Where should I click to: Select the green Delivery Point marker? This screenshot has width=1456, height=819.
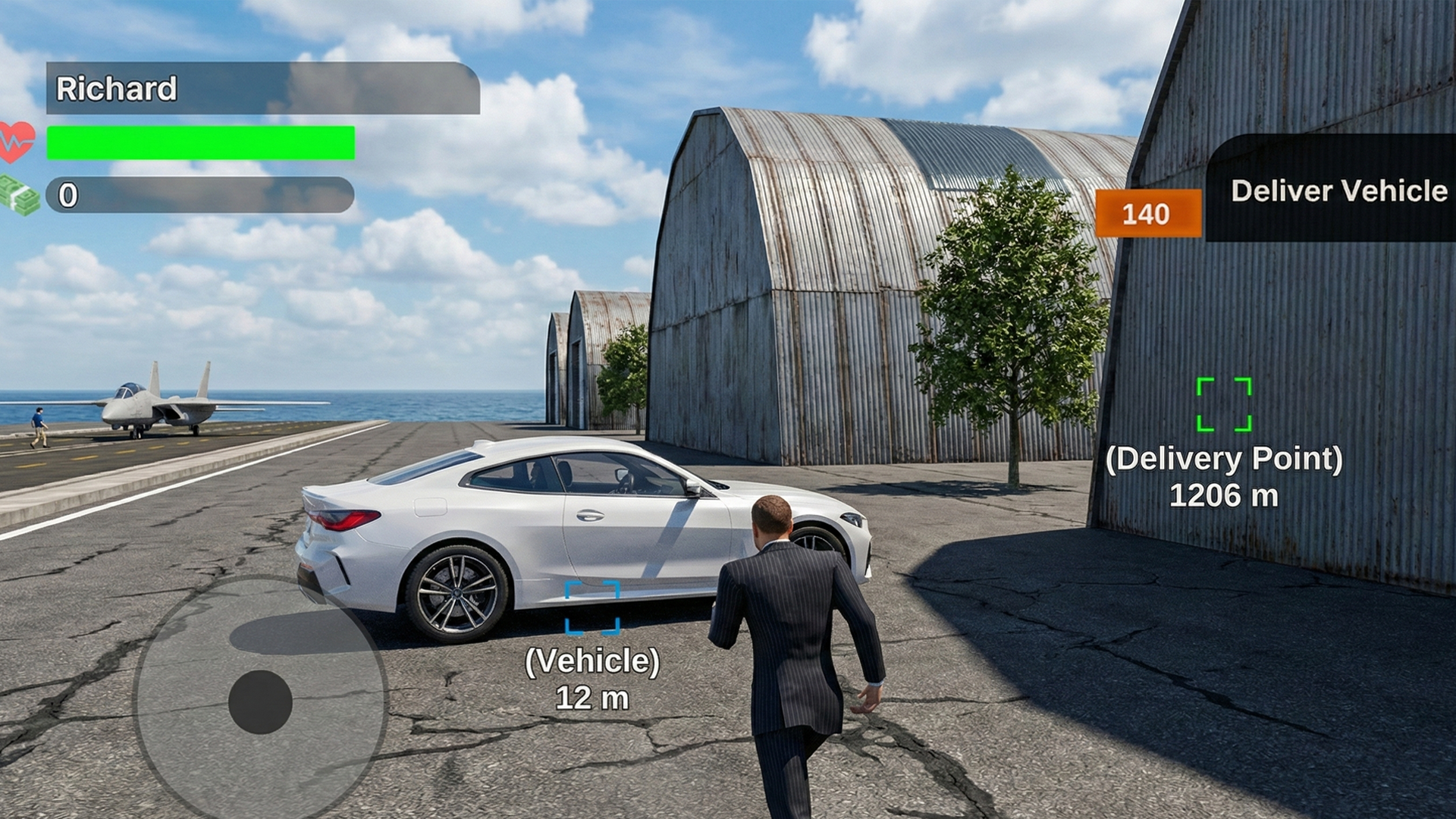click(x=1223, y=404)
